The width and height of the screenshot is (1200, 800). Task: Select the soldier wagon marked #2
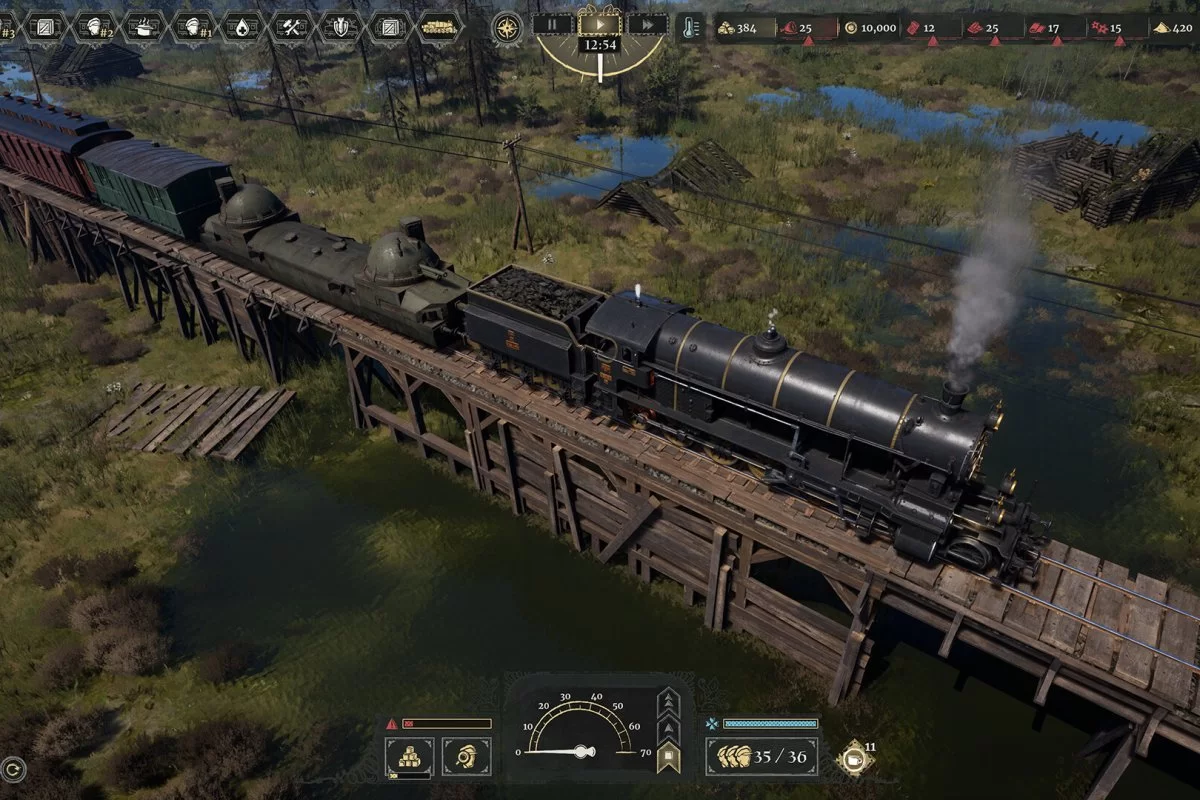(x=95, y=27)
